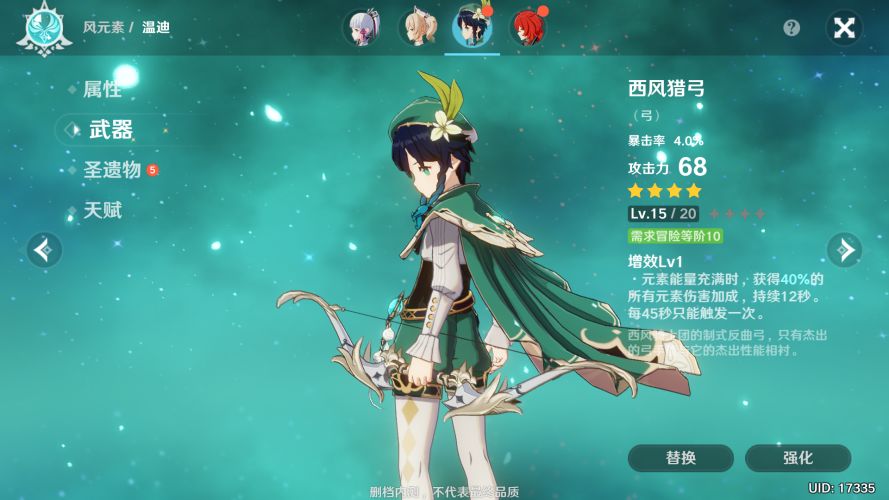This screenshot has height=500, width=889.
Task: Click the Anemo element emblem icon
Action: pyautogui.click(x=42, y=28)
